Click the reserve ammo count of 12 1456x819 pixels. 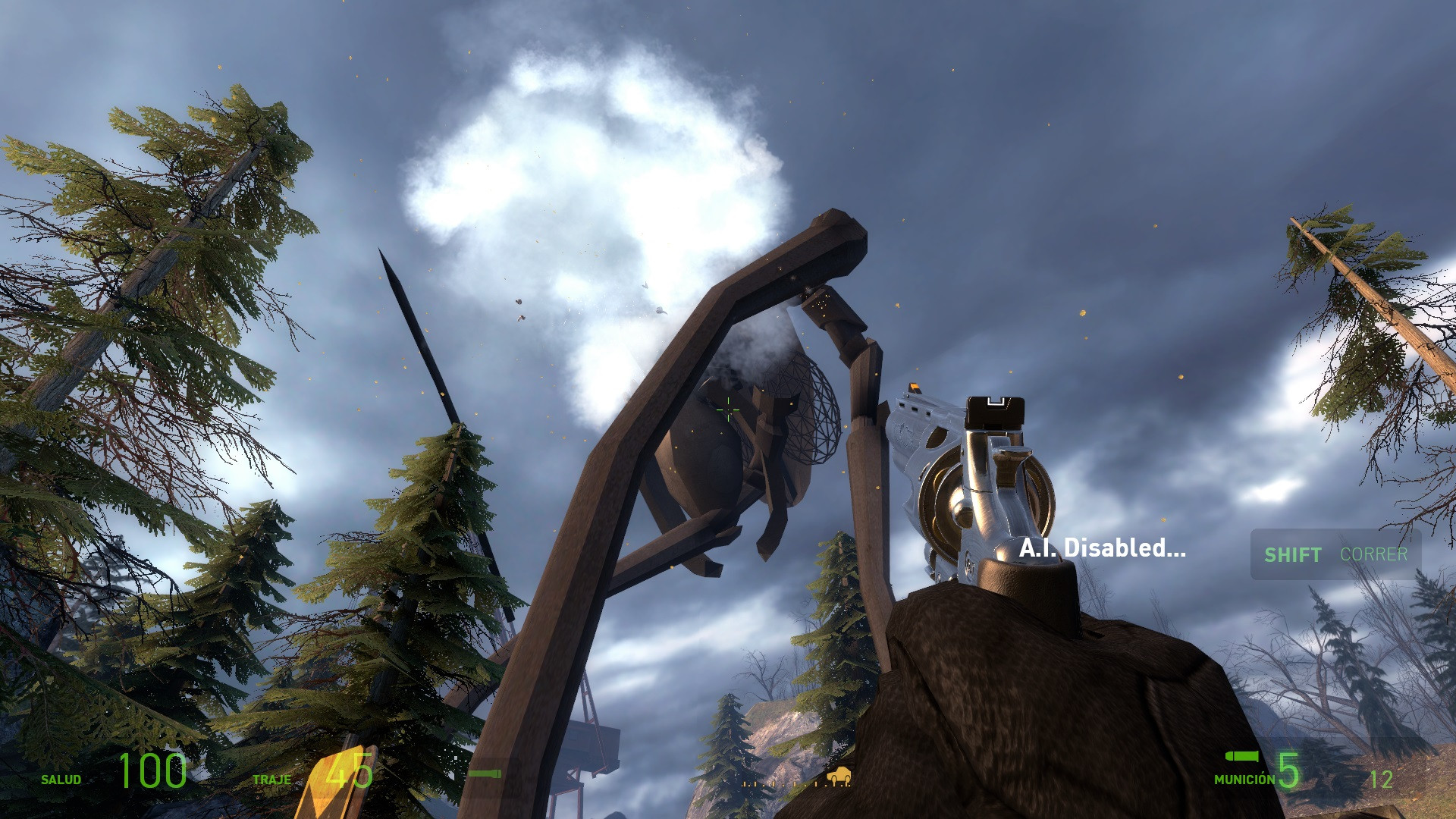(1382, 779)
